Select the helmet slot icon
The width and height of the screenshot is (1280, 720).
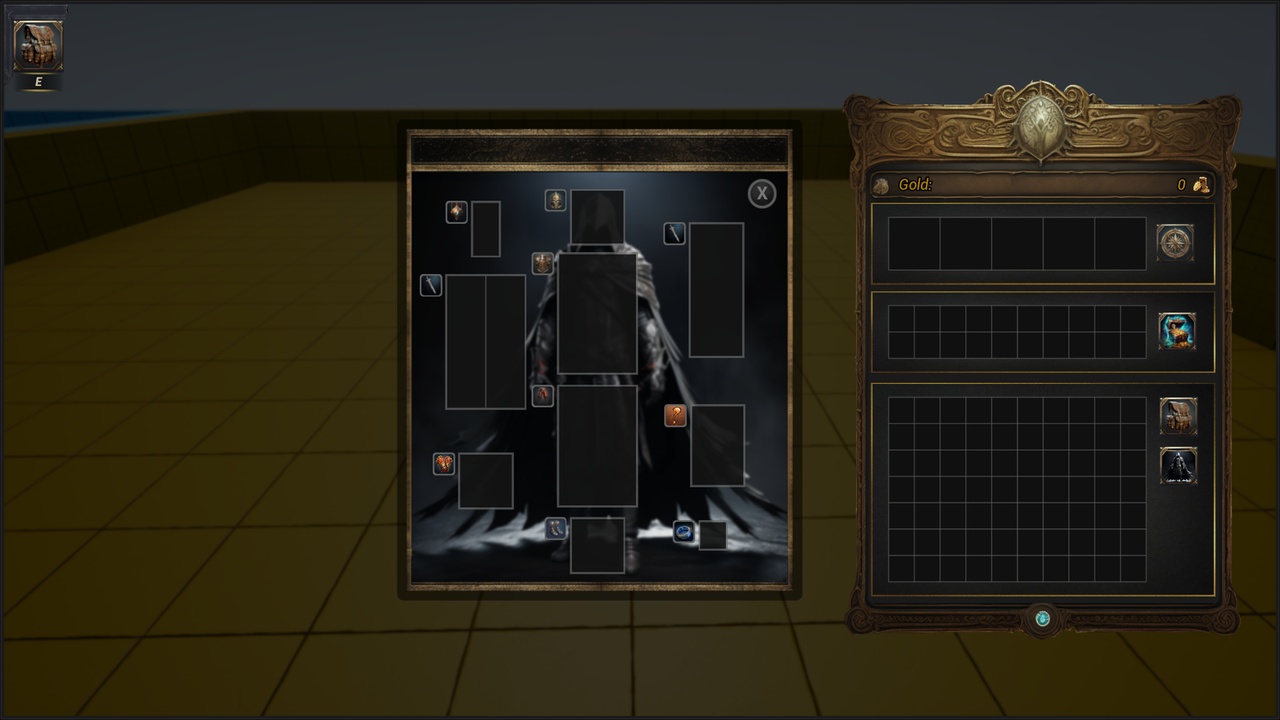(x=555, y=200)
